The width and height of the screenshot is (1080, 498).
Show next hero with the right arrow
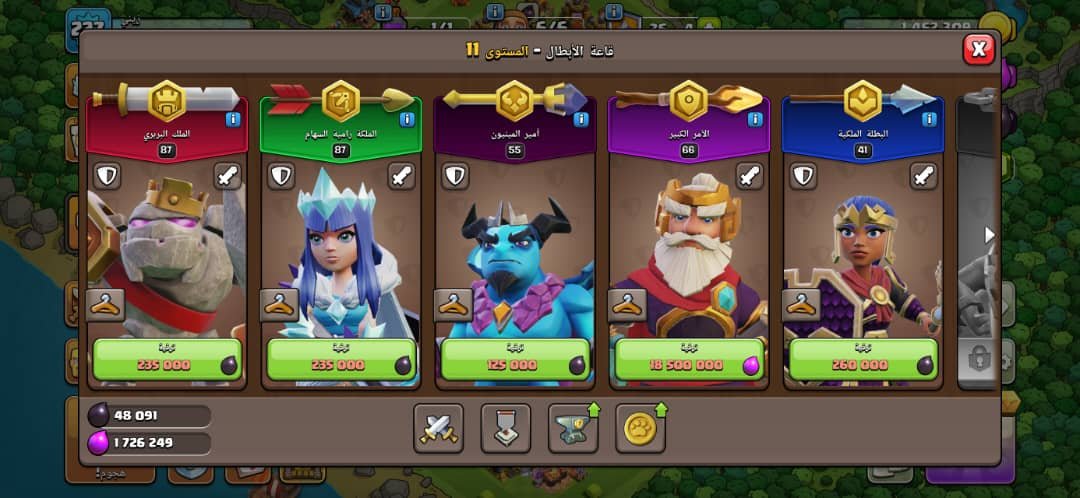[x=990, y=235]
